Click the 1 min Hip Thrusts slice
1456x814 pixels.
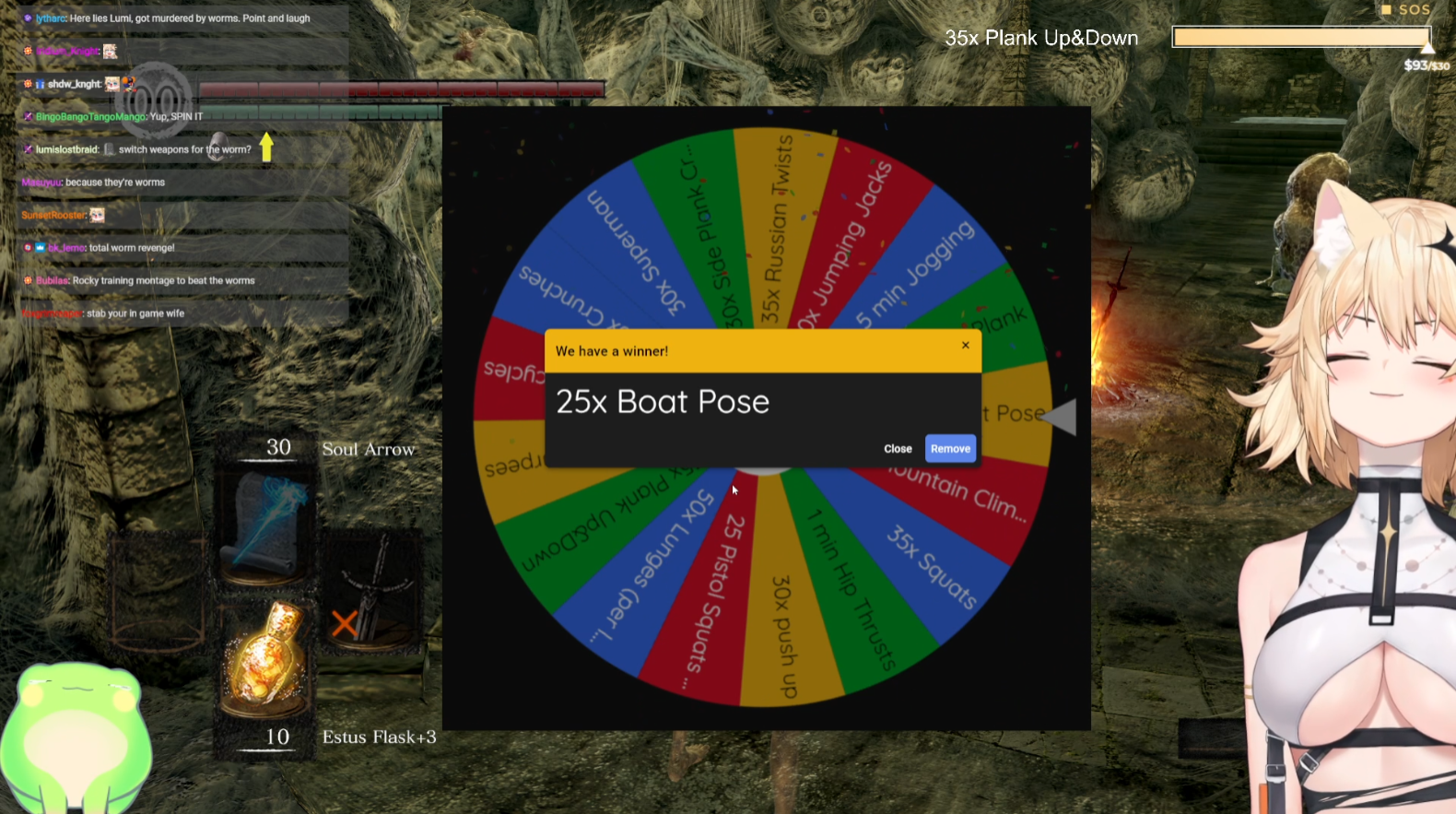[851, 590]
